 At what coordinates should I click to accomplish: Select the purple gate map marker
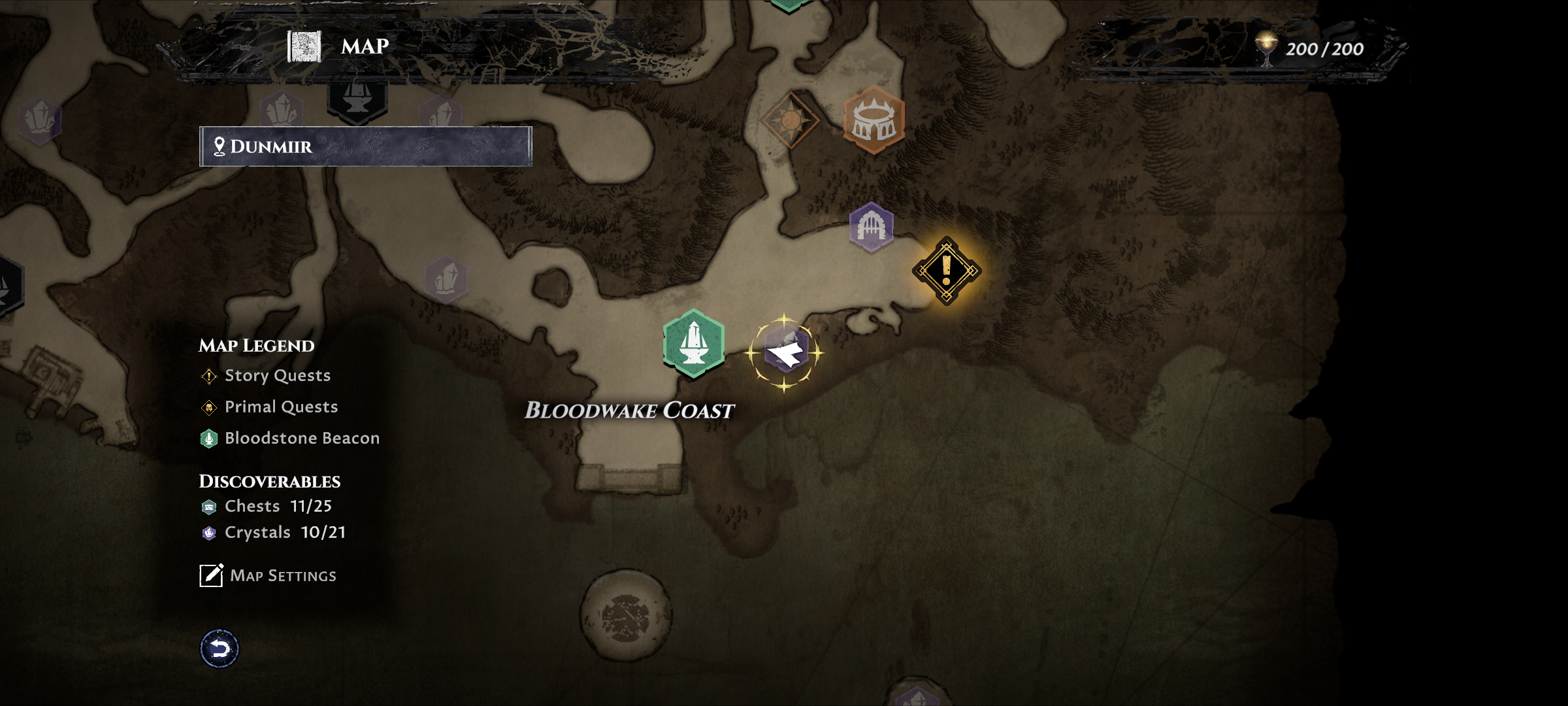[871, 227]
